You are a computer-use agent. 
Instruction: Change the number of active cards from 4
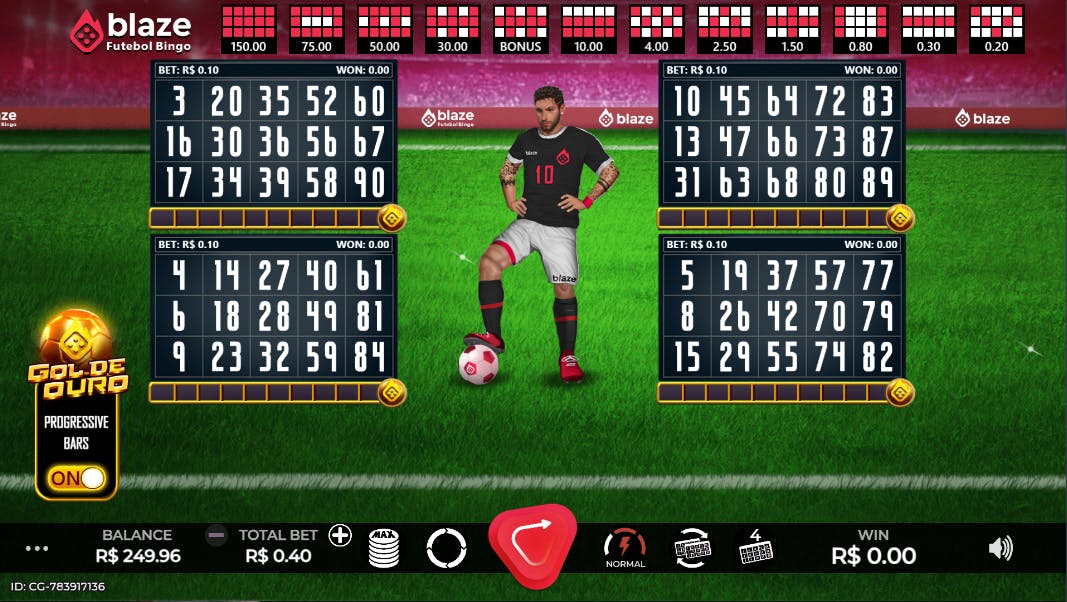click(x=755, y=547)
